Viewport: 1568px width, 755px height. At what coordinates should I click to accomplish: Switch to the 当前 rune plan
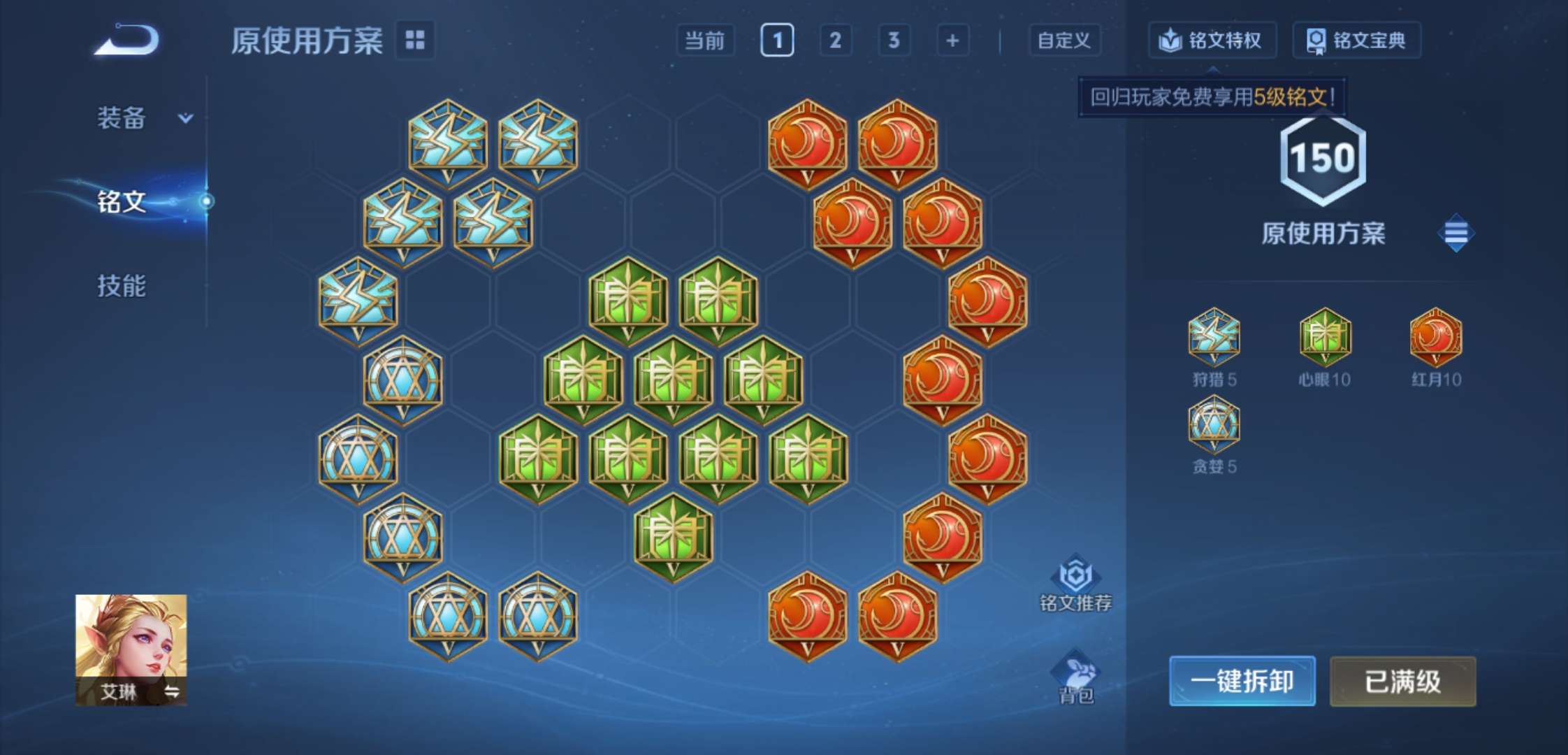704,41
